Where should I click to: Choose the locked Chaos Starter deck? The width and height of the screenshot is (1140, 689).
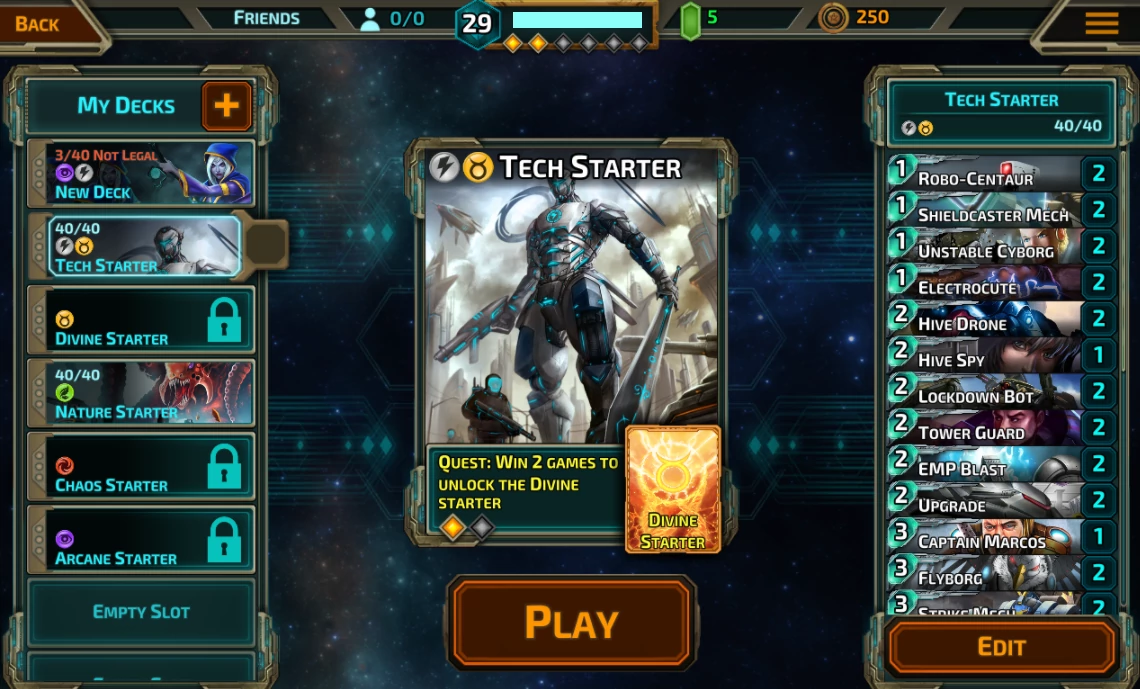click(x=141, y=466)
